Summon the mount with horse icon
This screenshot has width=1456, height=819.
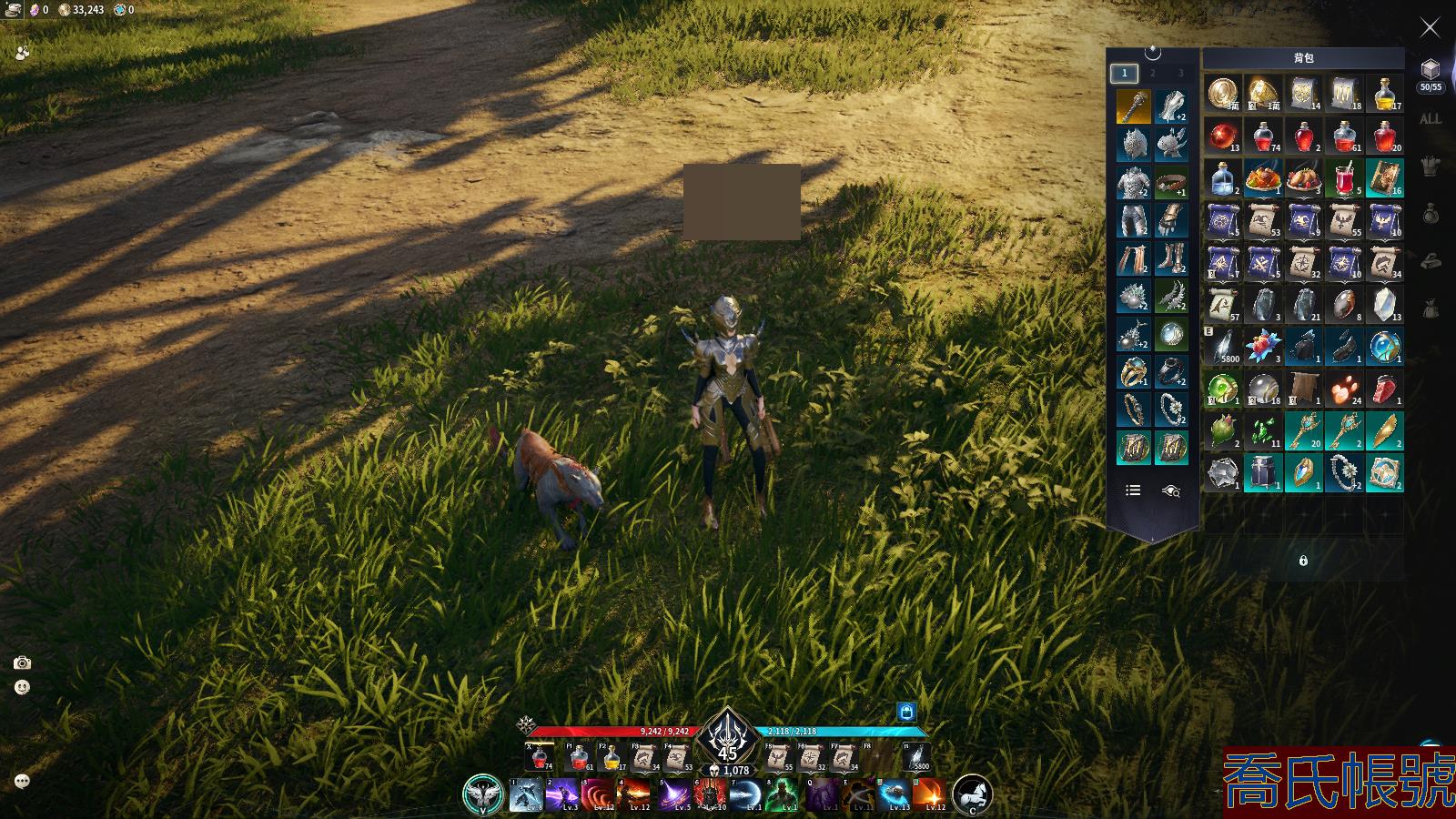972,794
